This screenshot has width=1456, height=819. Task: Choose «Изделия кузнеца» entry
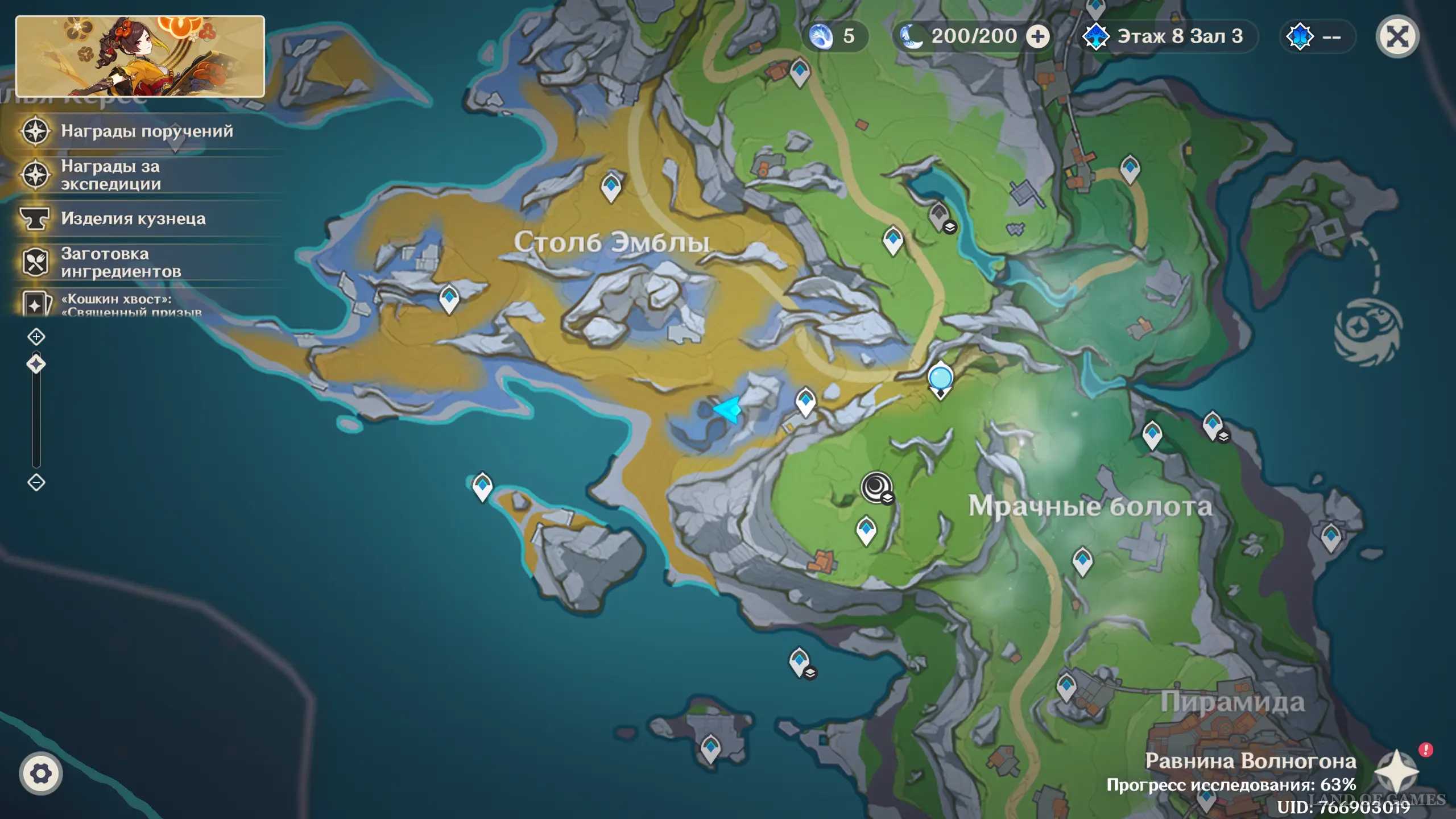(x=133, y=219)
